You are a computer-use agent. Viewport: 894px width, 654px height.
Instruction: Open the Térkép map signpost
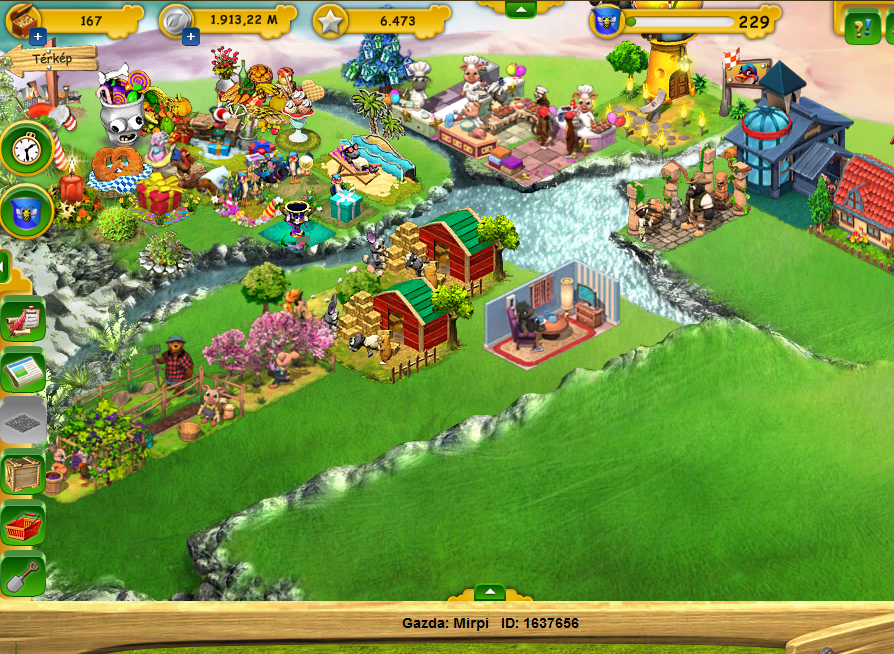tap(52, 59)
